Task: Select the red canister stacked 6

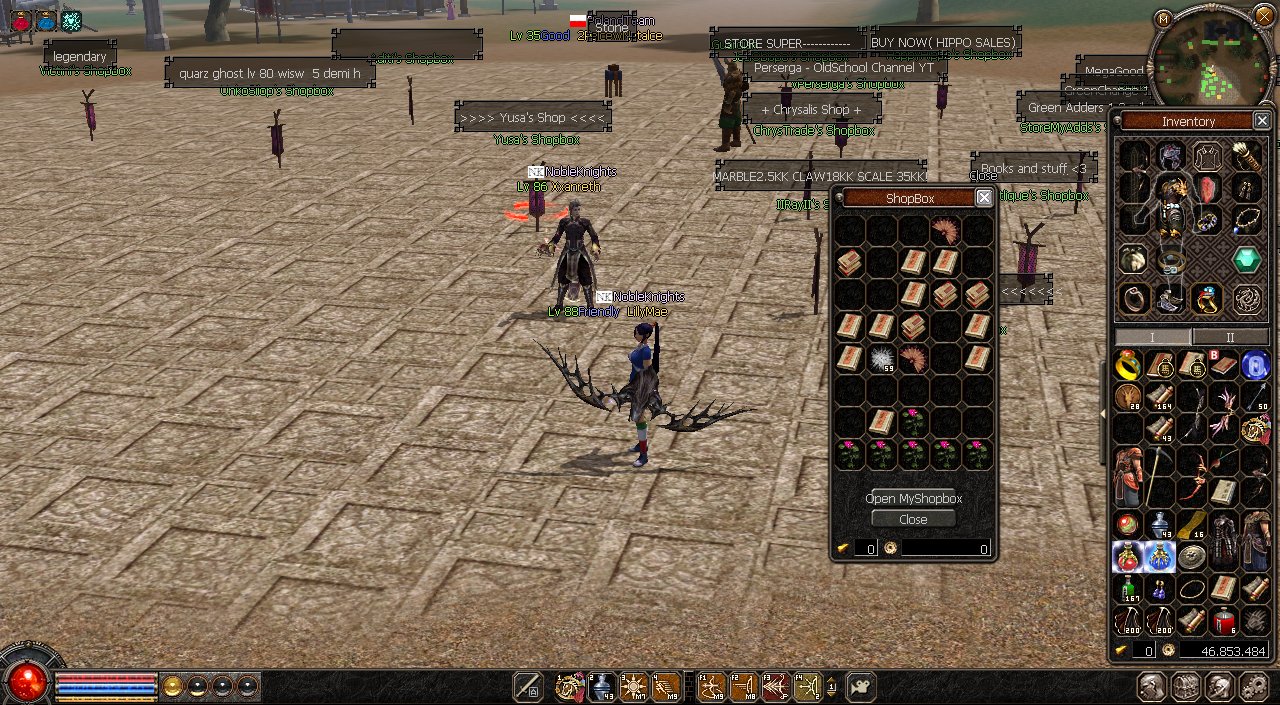Action: click(1224, 621)
